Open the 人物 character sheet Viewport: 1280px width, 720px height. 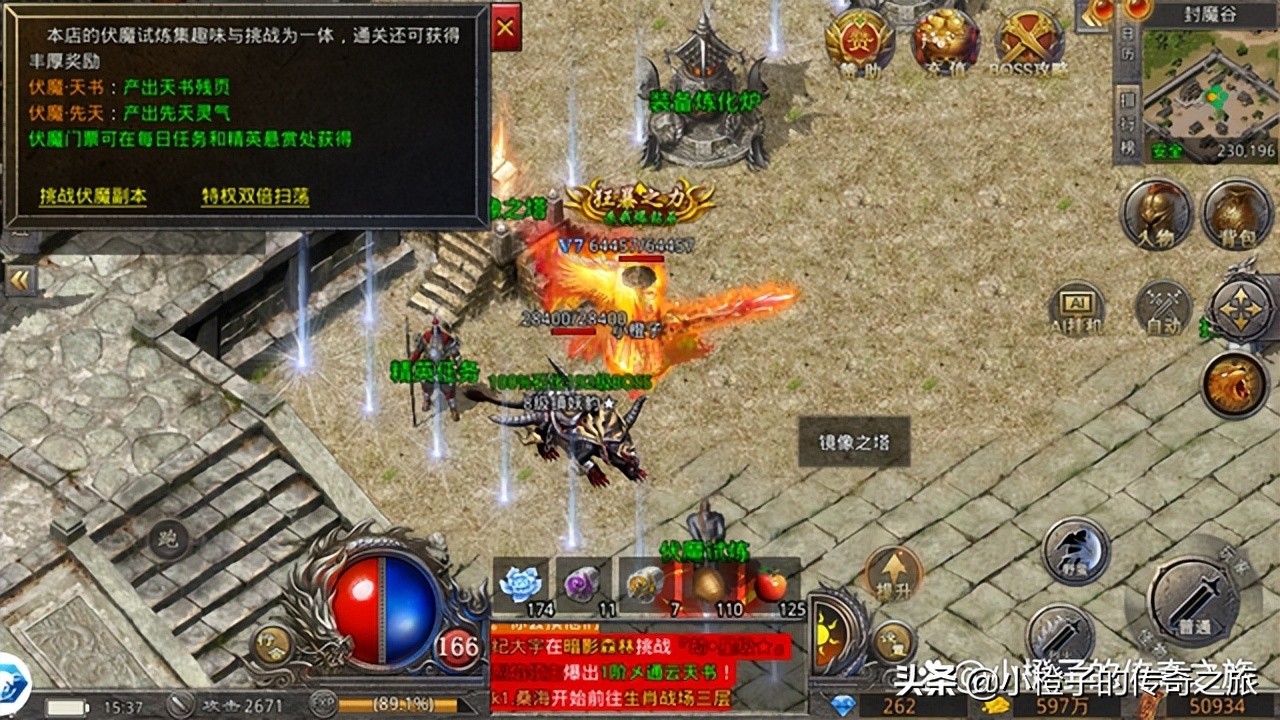click(1157, 213)
